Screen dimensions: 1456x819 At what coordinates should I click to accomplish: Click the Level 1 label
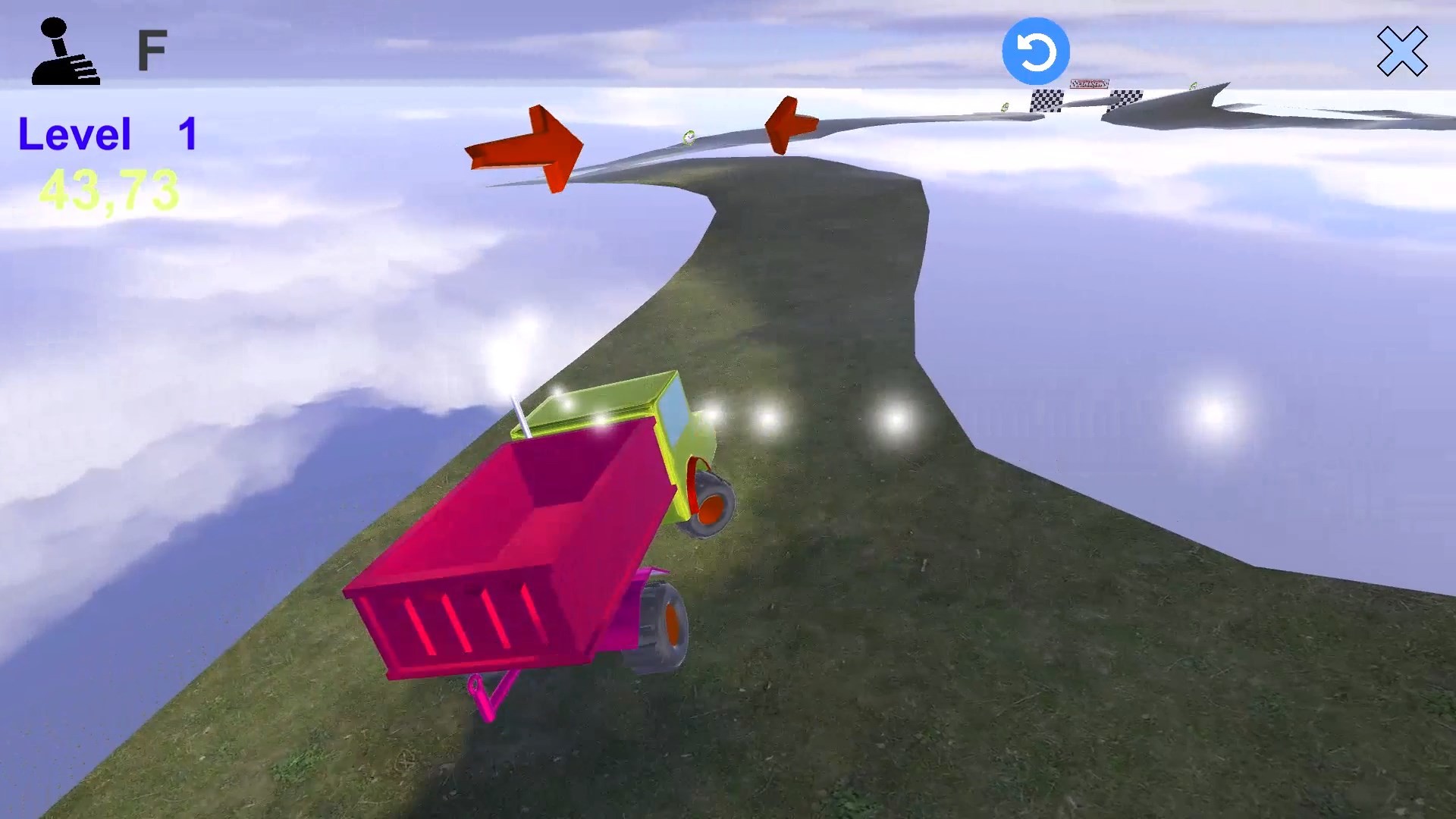[x=106, y=135]
